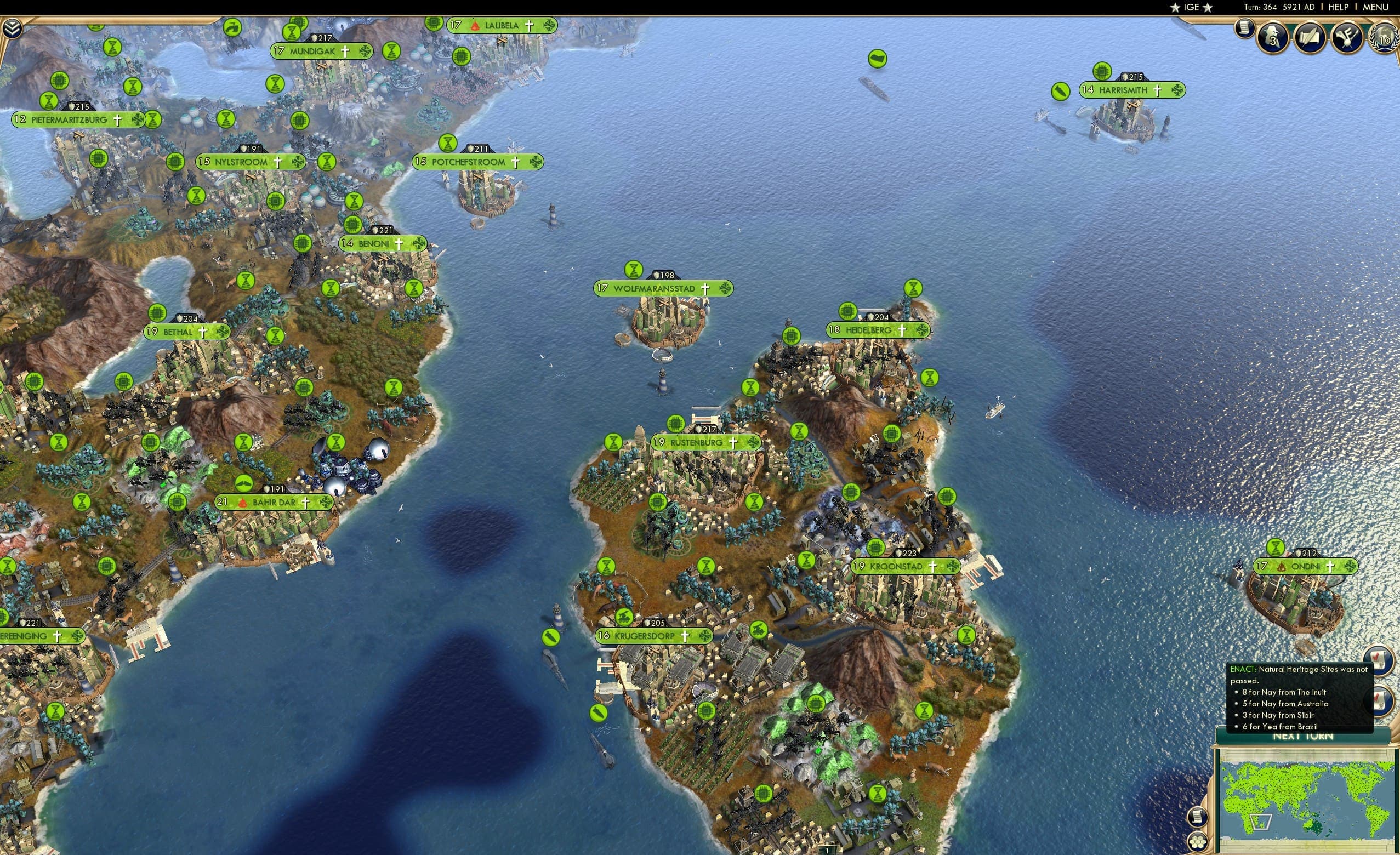Open the HELP menu
This screenshot has height=855, width=1400.
coord(1339,7)
